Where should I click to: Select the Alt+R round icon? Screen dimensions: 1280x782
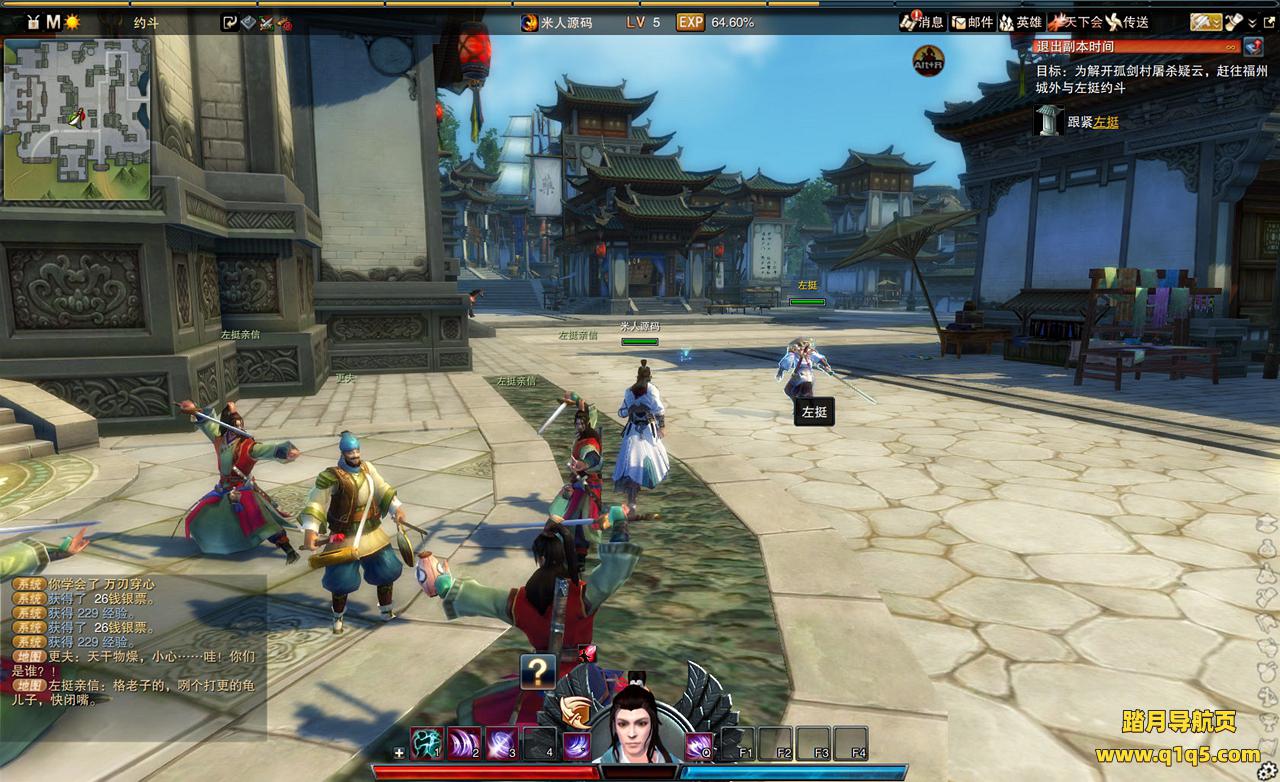[x=929, y=61]
